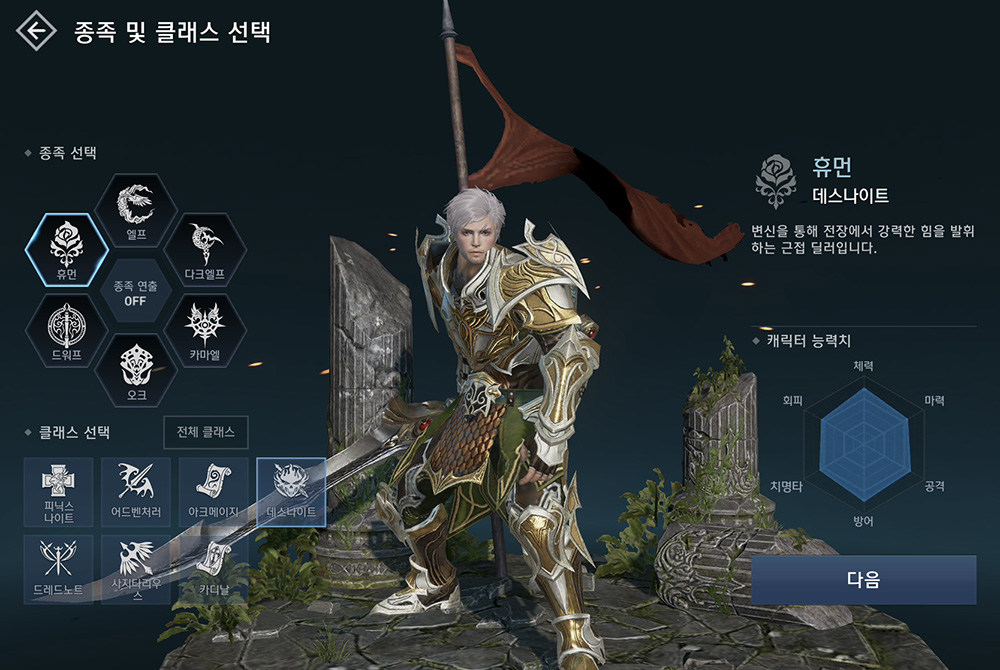Viewport: 1000px width, 670px height.
Task: Choose the 카마엘 (Kamael) race
Action: point(204,330)
